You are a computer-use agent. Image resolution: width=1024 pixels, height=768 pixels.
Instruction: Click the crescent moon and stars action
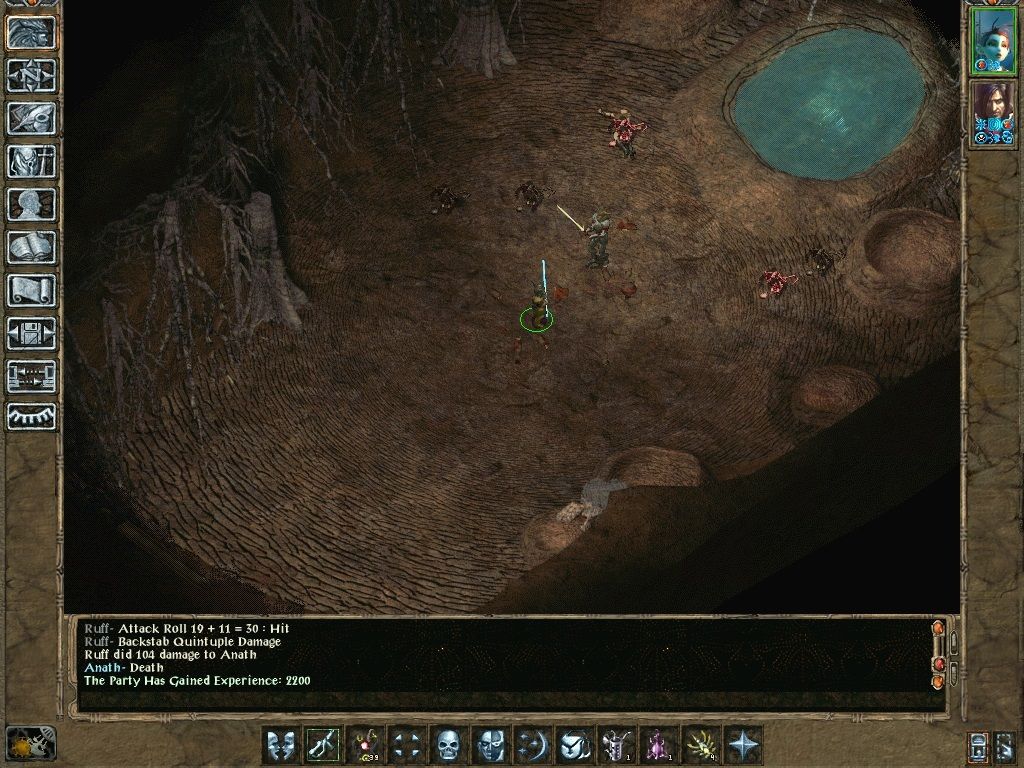point(531,745)
